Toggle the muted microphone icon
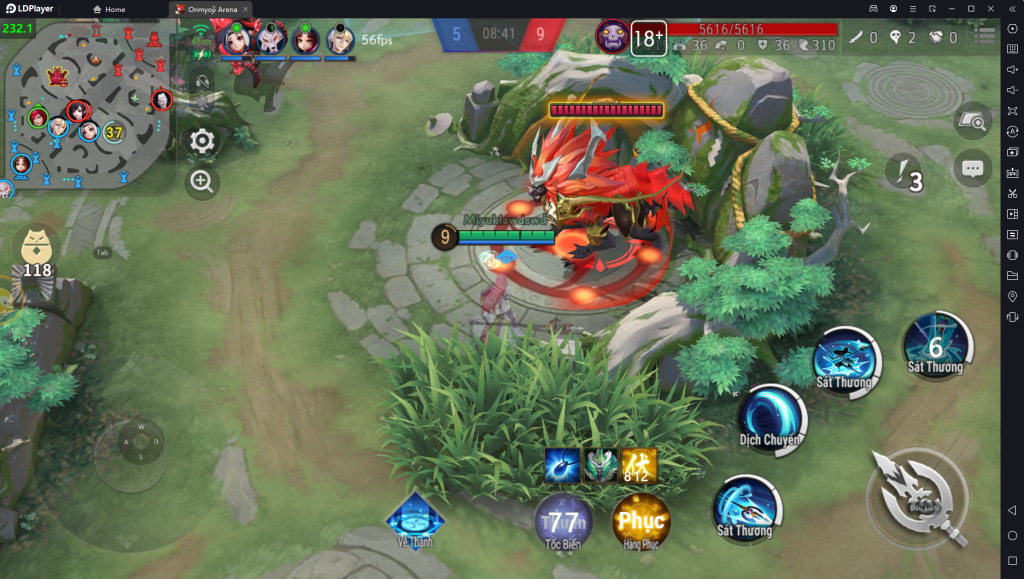Viewport: 1024px width, 579px height. [x=202, y=103]
